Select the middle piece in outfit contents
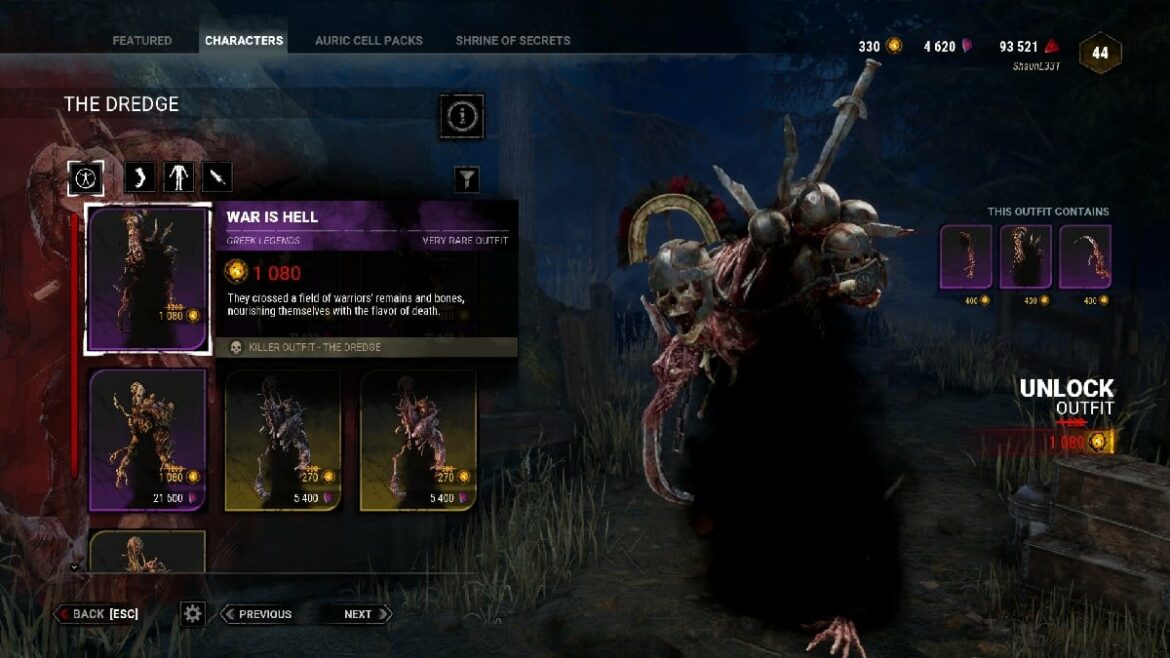Image resolution: width=1170 pixels, height=658 pixels. [x=1026, y=257]
